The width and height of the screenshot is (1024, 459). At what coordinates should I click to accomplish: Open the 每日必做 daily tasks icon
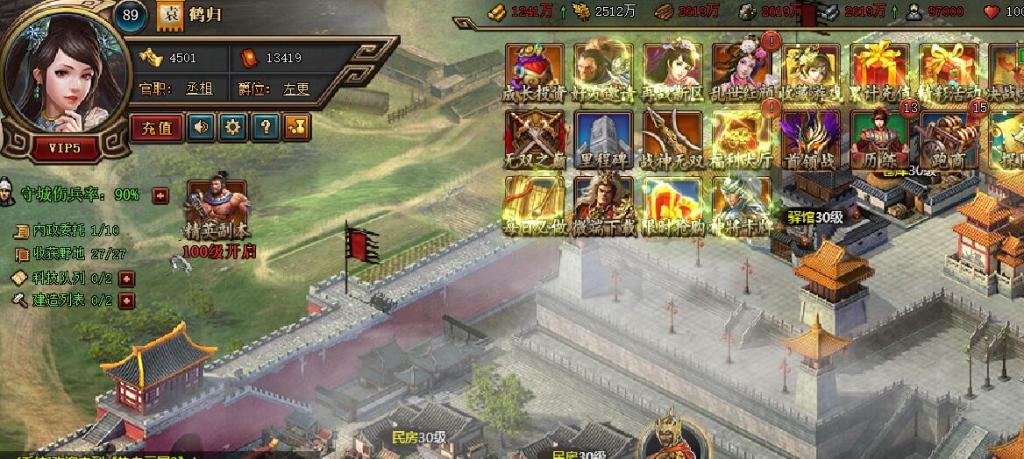point(535,203)
